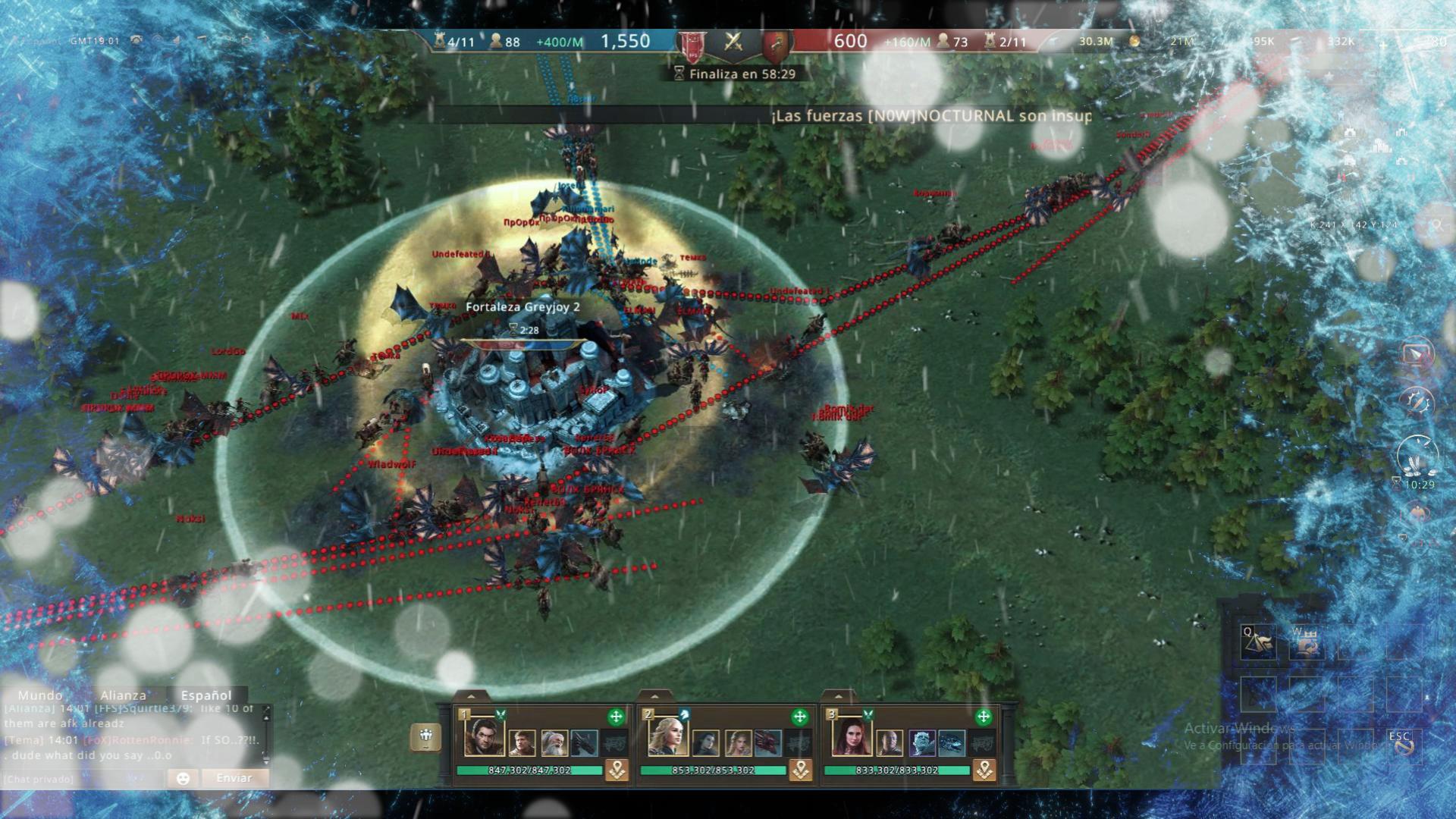
Task: Open the emoji picker in chat
Action: click(183, 778)
